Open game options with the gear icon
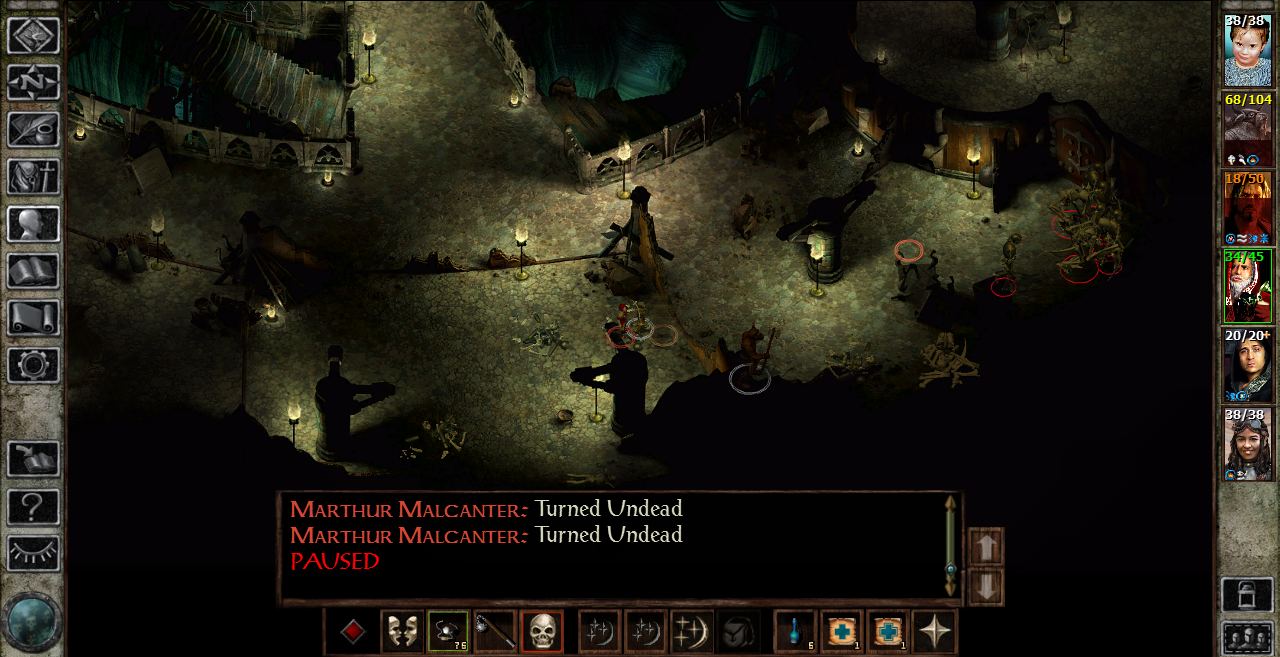 33,365
